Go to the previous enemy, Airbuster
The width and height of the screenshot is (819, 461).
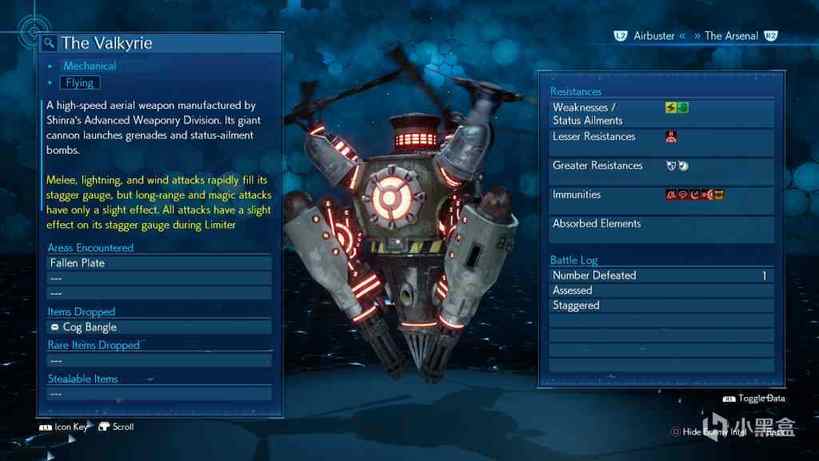click(x=653, y=36)
